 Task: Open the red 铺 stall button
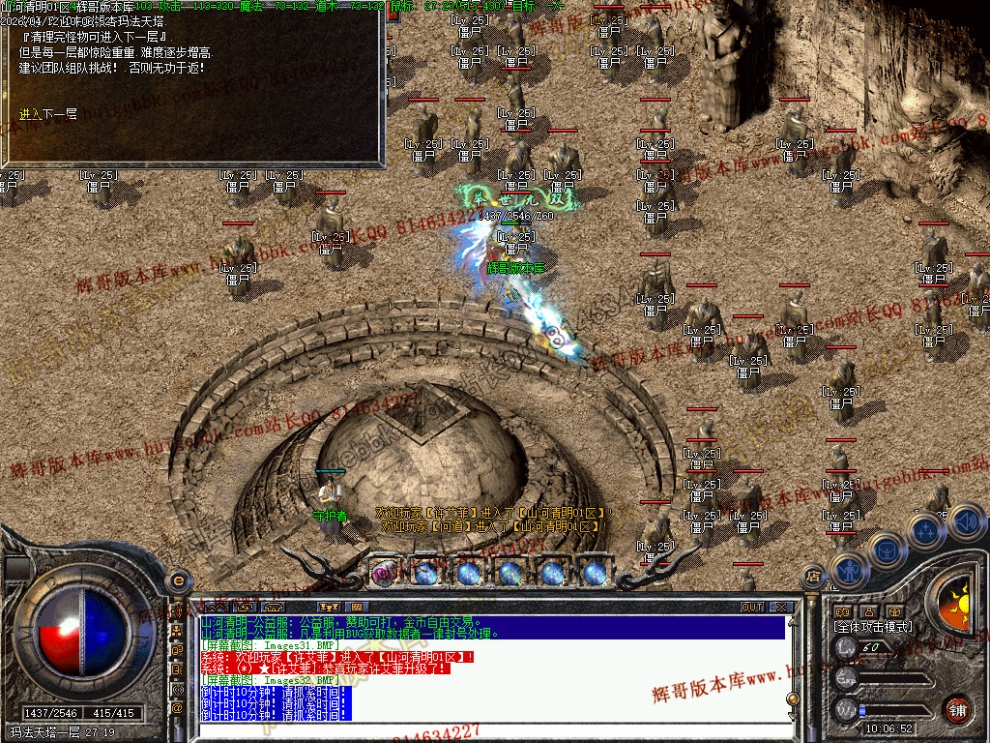click(958, 710)
